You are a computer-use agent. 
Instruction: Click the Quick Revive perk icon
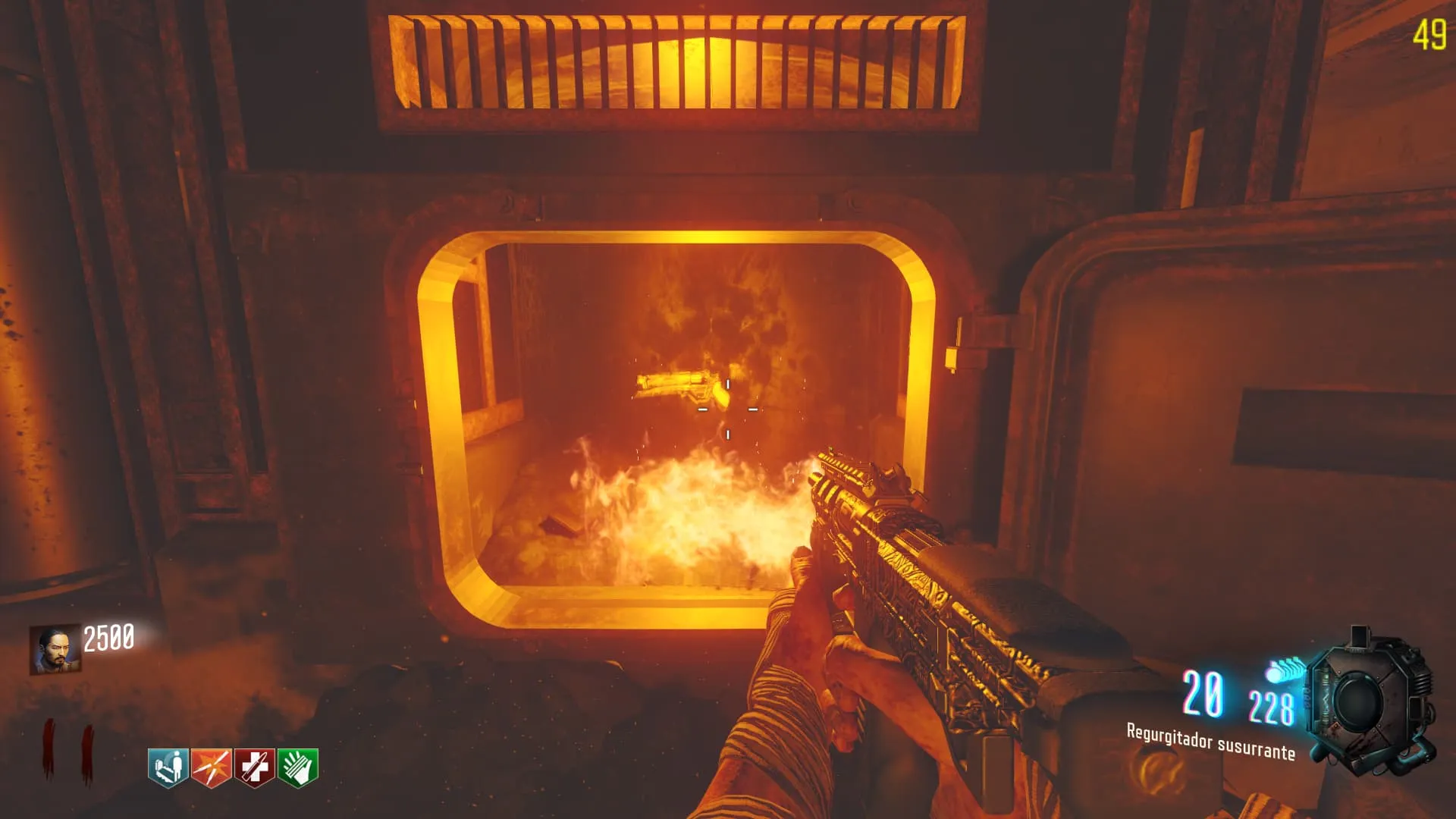(168, 767)
